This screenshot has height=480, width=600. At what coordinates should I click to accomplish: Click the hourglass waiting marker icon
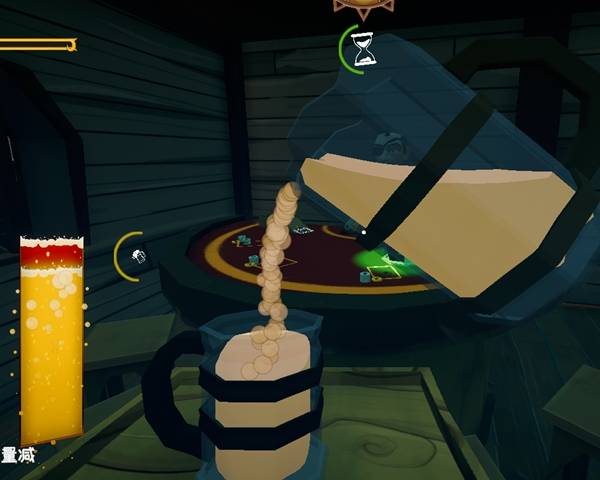(x=363, y=49)
